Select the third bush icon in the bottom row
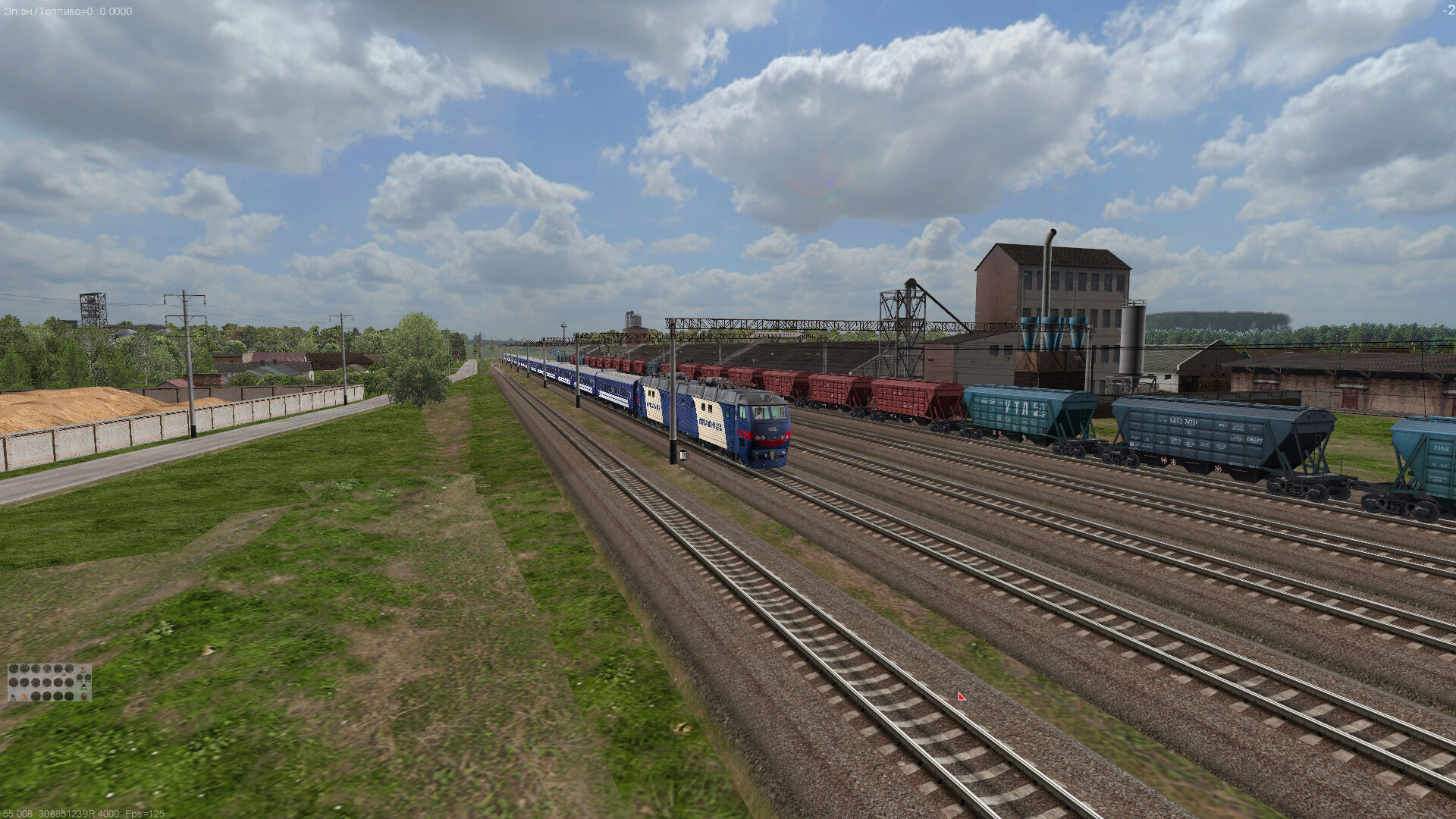1456x819 pixels. coord(58,697)
